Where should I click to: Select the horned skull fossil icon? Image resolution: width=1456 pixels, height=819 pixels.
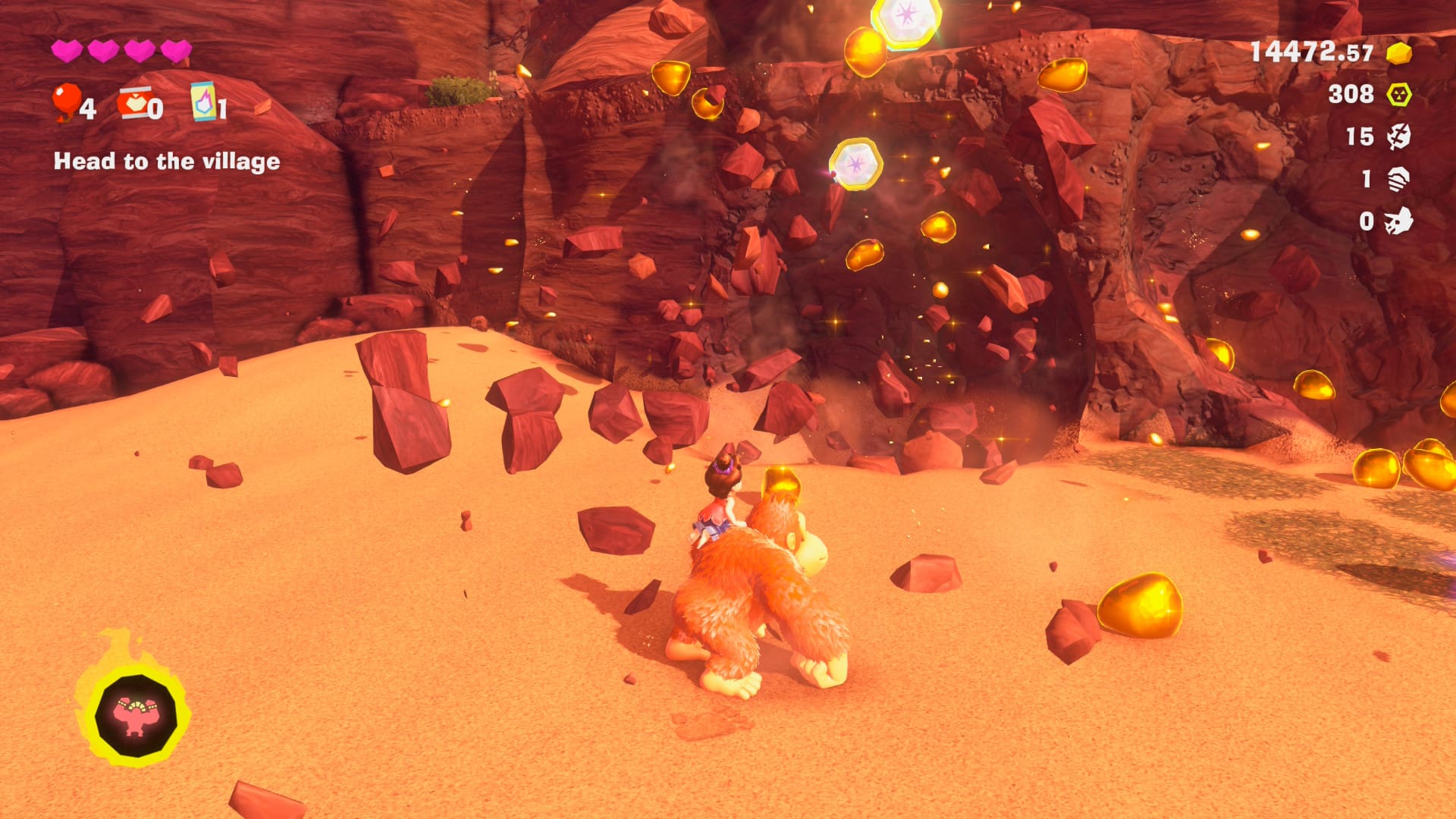coord(1398,221)
